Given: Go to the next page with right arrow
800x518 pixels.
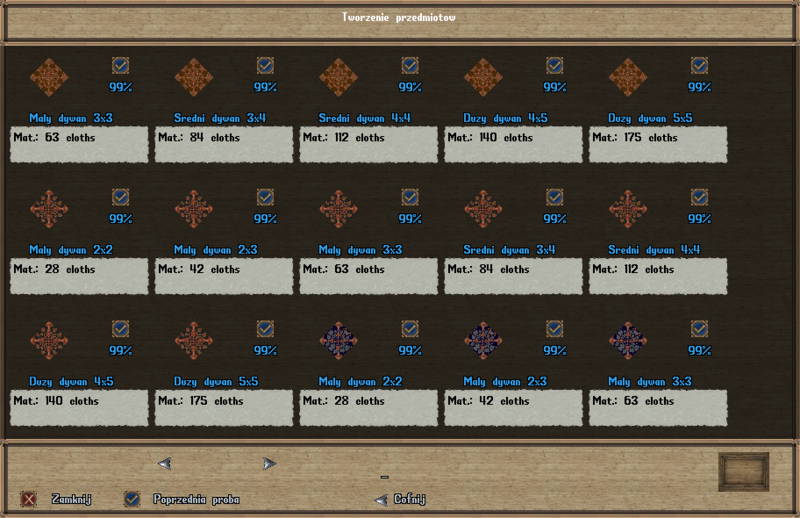Looking at the screenshot, I should click(268, 463).
